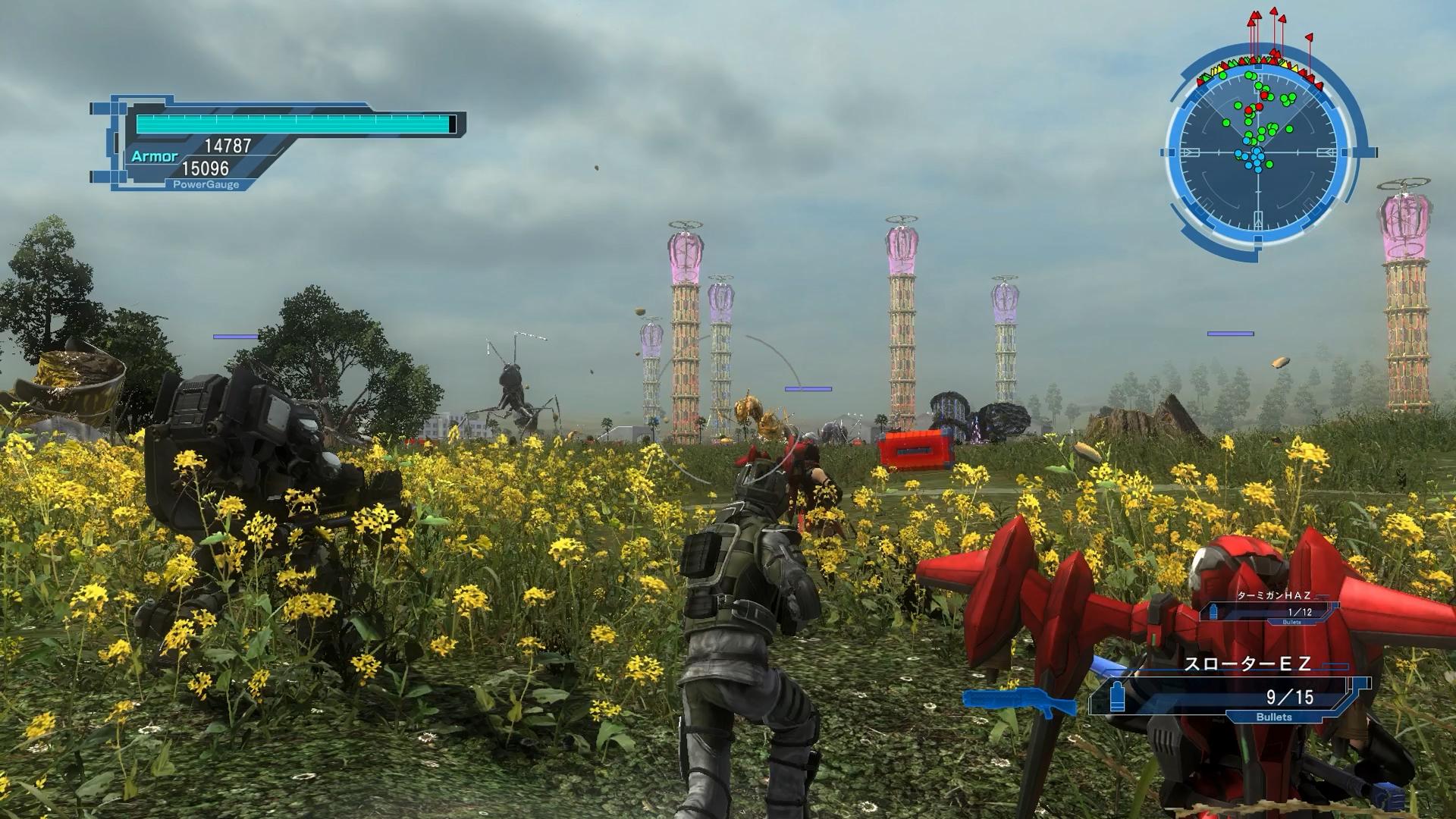
Task: Click the circular radar minimap
Action: click(1258, 152)
